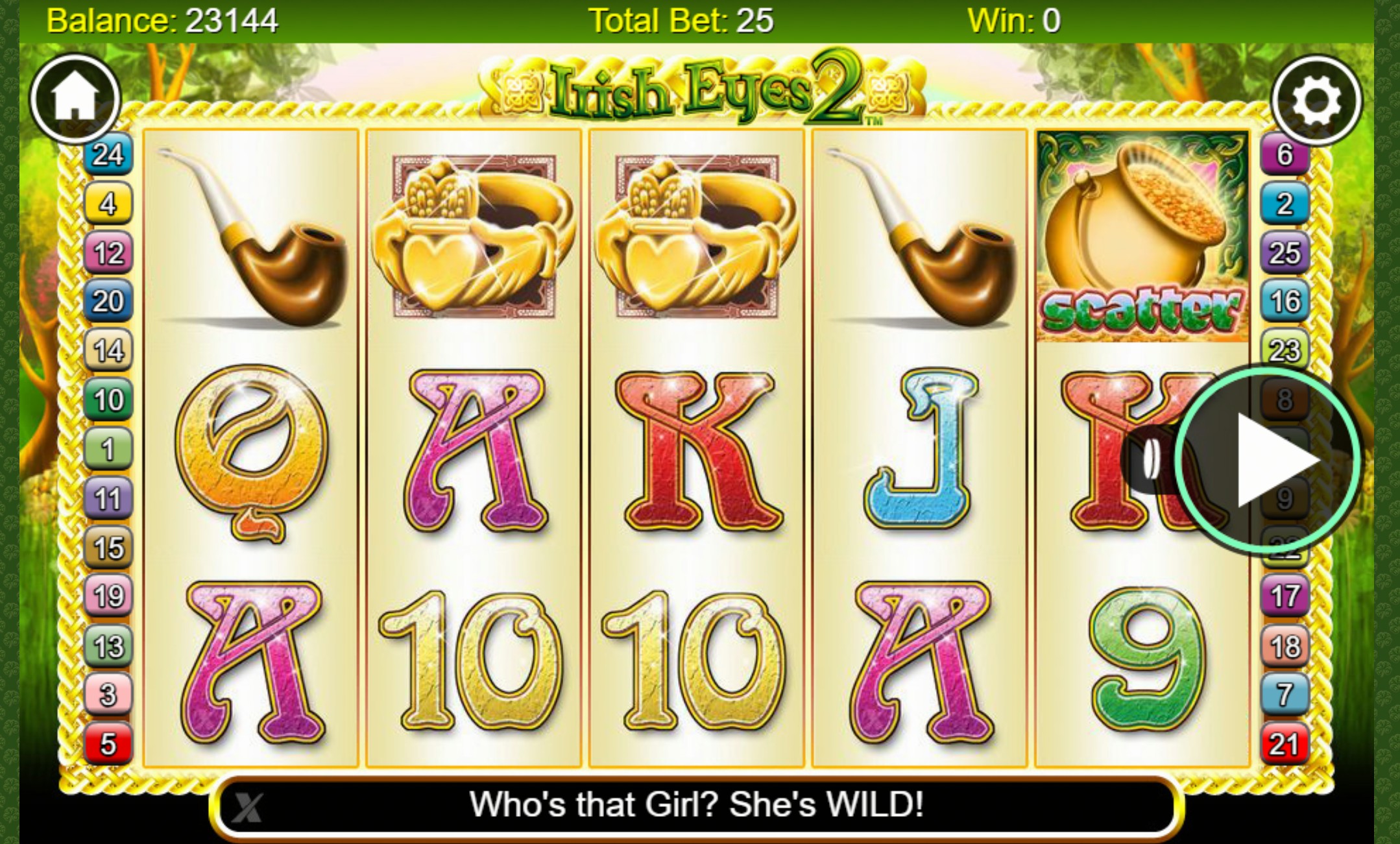This screenshot has height=844, width=1400.
Task: Select the payline 7 marker
Action: click(x=1285, y=695)
